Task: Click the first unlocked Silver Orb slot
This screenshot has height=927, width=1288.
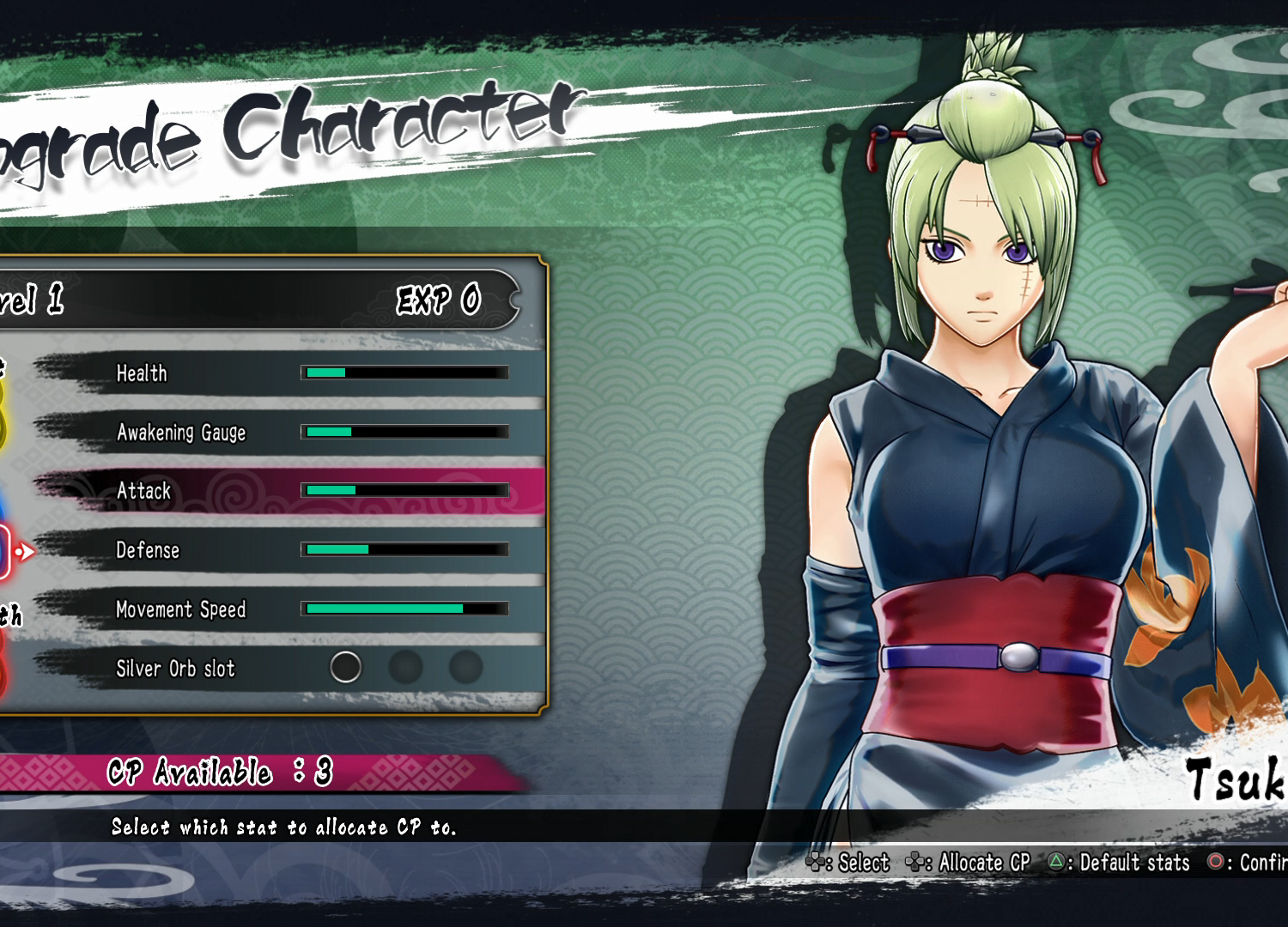Action: tap(345, 667)
